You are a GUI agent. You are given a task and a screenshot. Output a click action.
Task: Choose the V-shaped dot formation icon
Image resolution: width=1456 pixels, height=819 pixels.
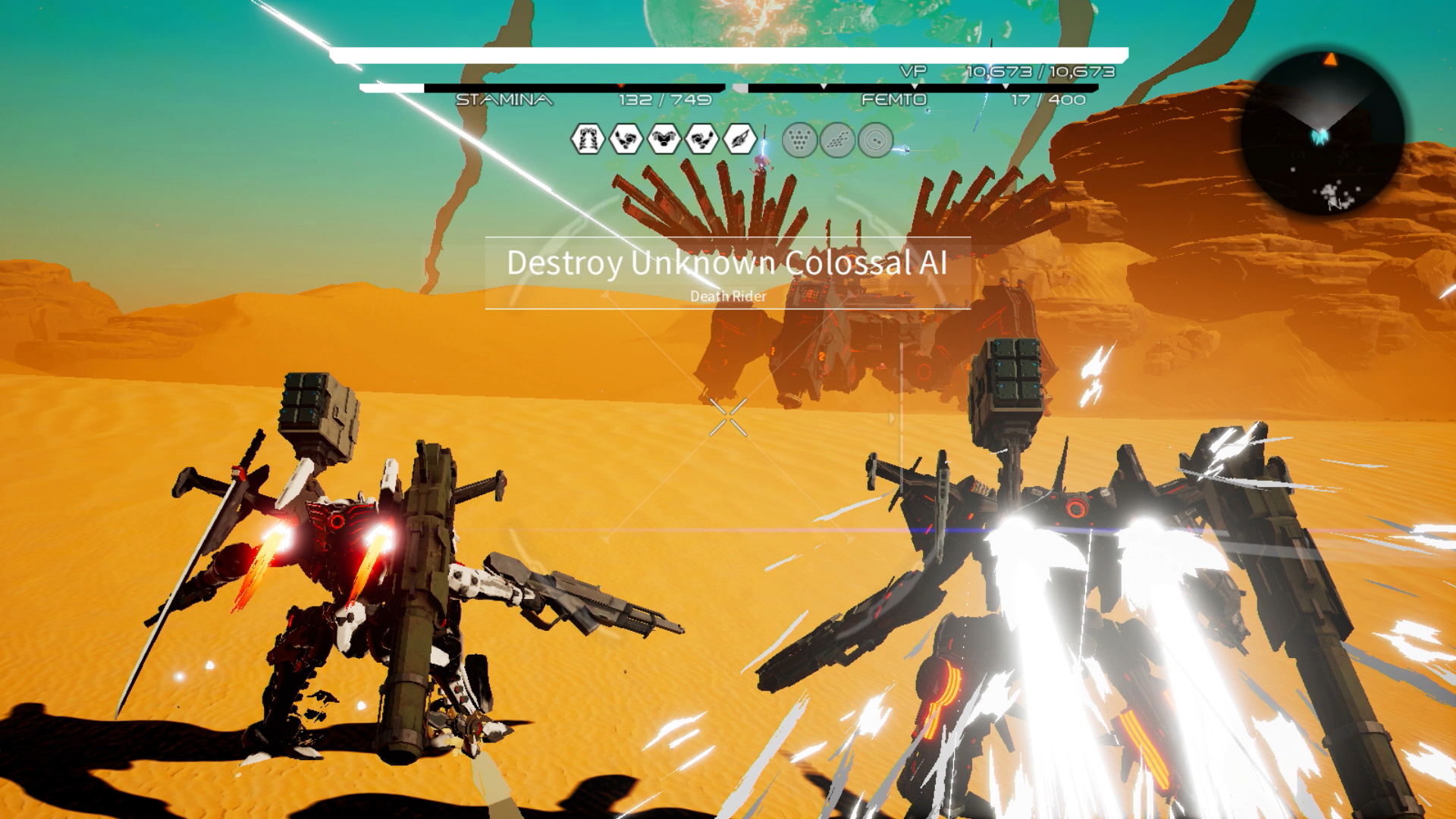[799, 140]
